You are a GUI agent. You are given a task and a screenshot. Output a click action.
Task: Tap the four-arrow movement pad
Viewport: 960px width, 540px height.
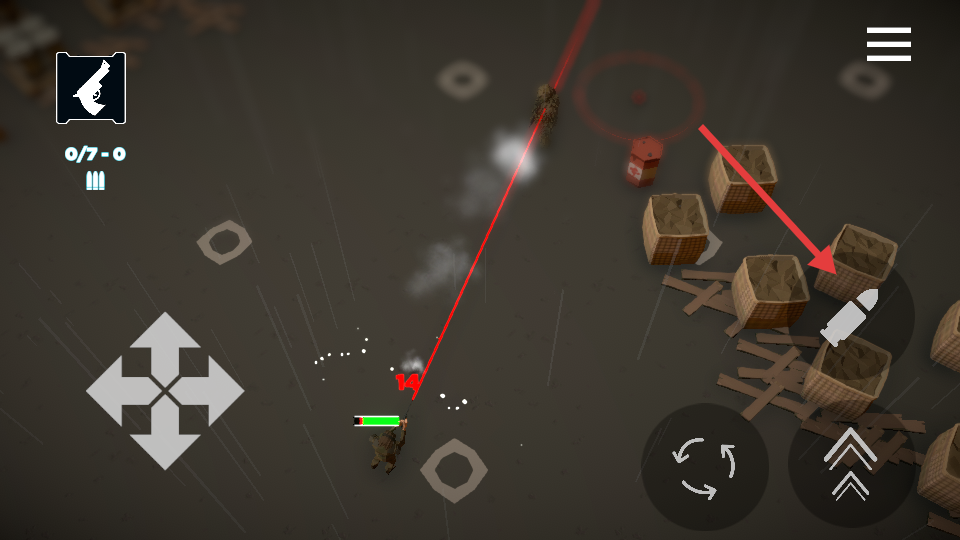(x=165, y=391)
